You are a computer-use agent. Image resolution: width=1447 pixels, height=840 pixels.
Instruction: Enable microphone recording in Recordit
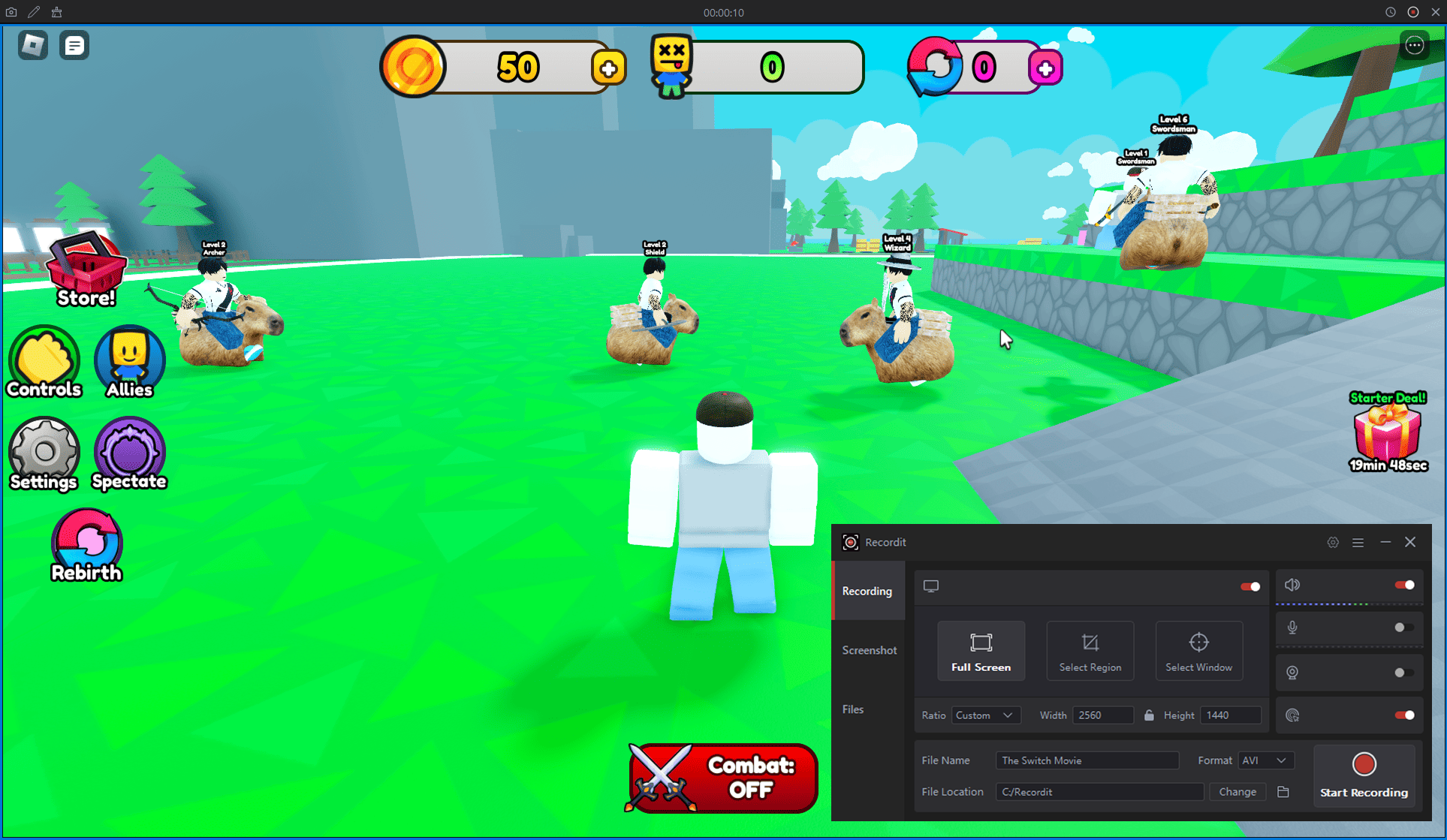[x=1403, y=628]
